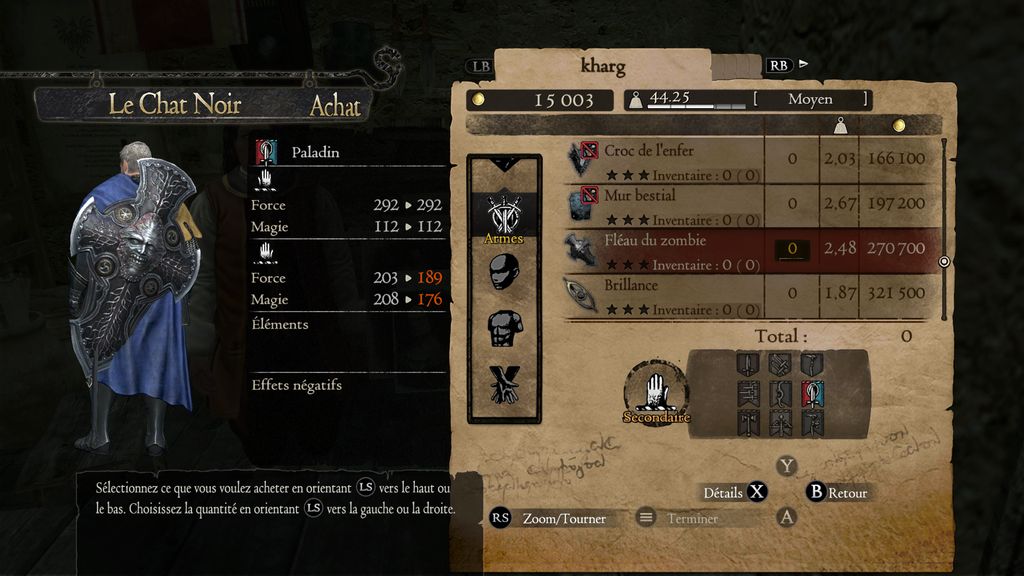The width and height of the screenshot is (1024, 576).
Task: Click the greyed-out Terminer button
Action: pyautogui.click(x=690, y=518)
